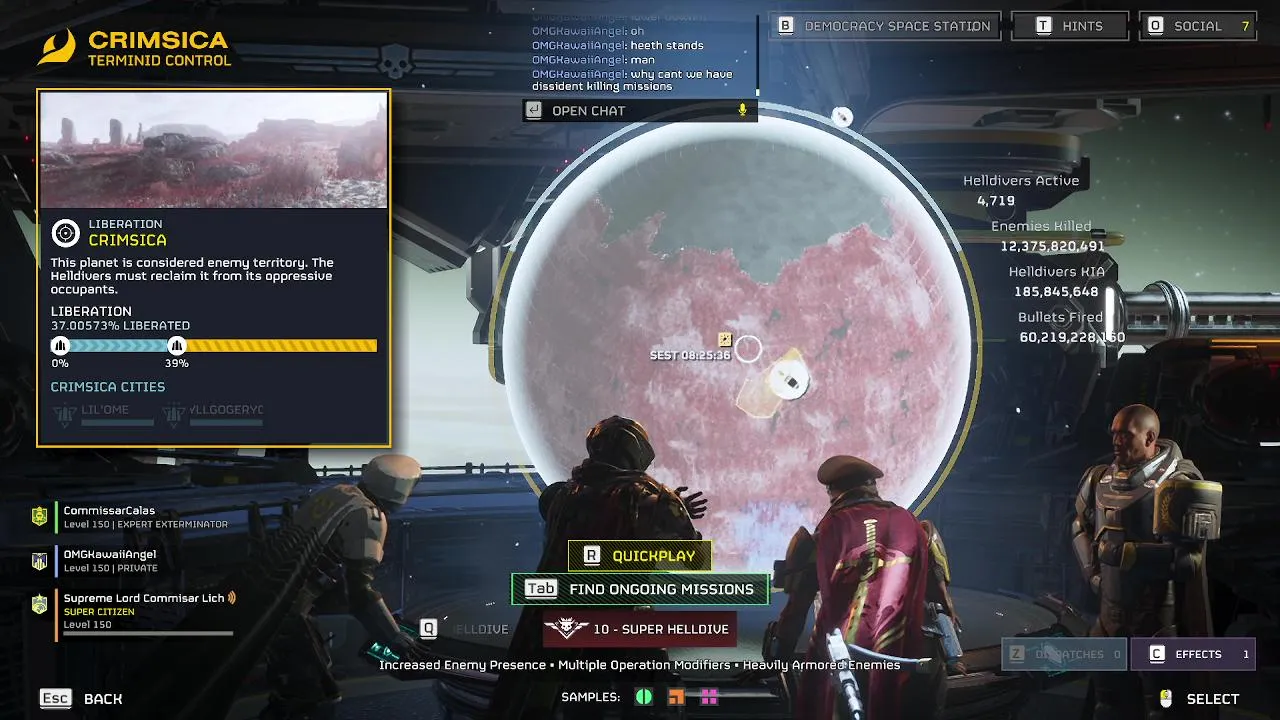Open the Democracy Space Station panel
Viewport: 1280px width, 720px height.
pos(886,26)
